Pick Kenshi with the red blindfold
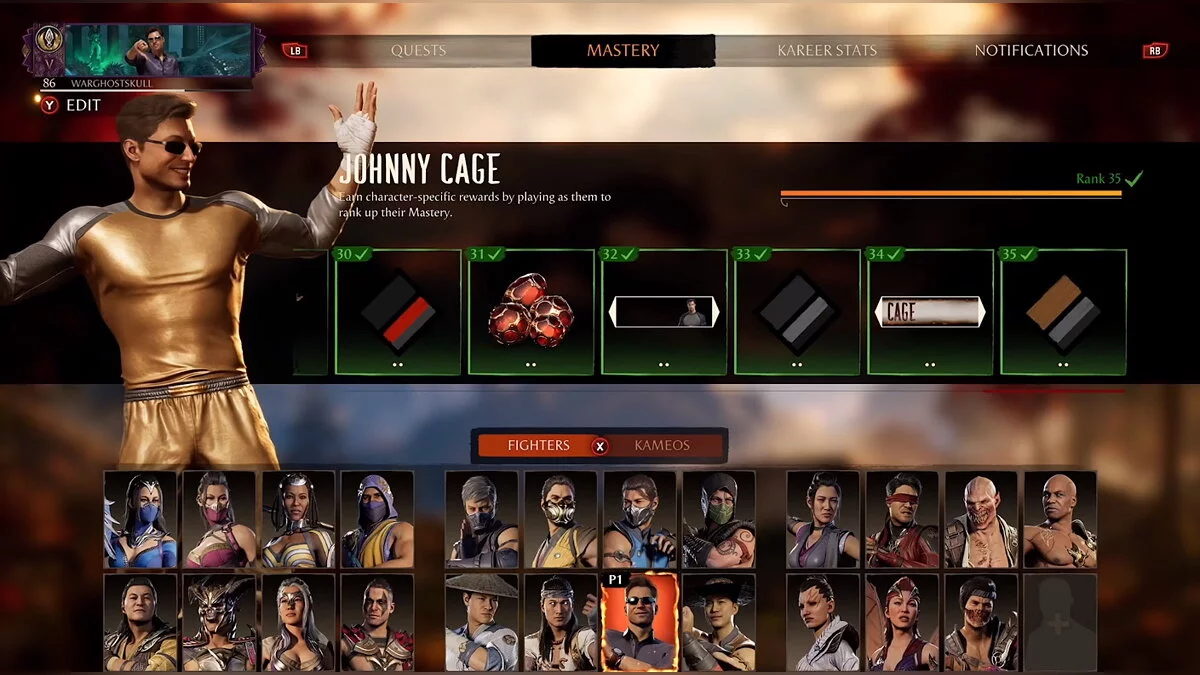This screenshot has height=675, width=1200. pos(902,520)
